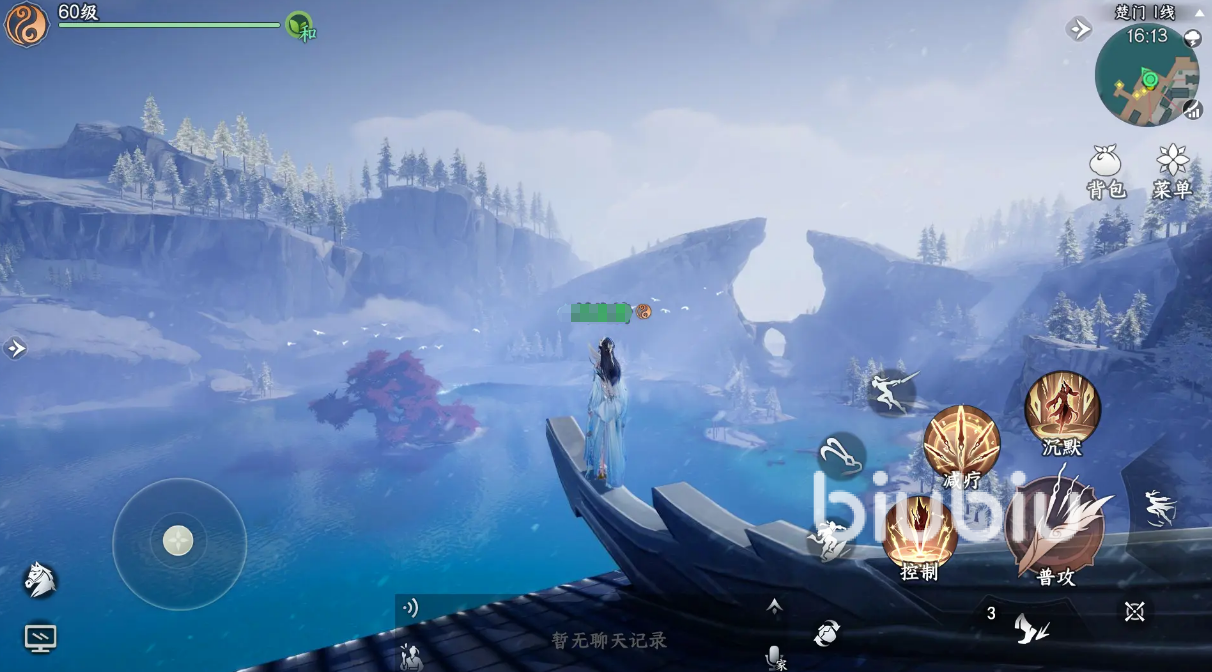Viewport: 1212px width, 672px height.
Task: Toggle the chat voice speaker icon
Action: pyautogui.click(x=410, y=607)
